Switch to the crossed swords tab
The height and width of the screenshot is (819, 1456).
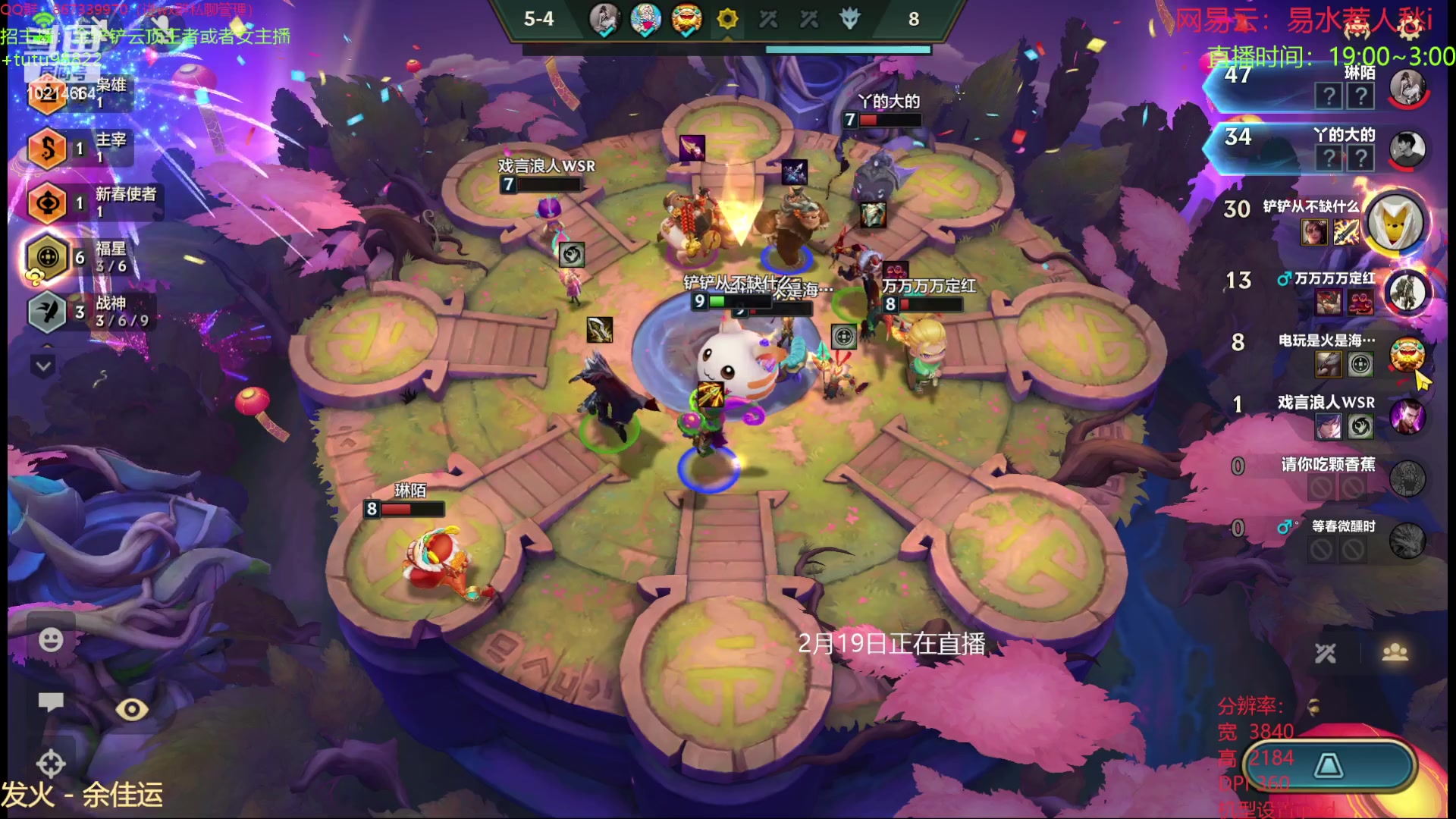point(1326,653)
